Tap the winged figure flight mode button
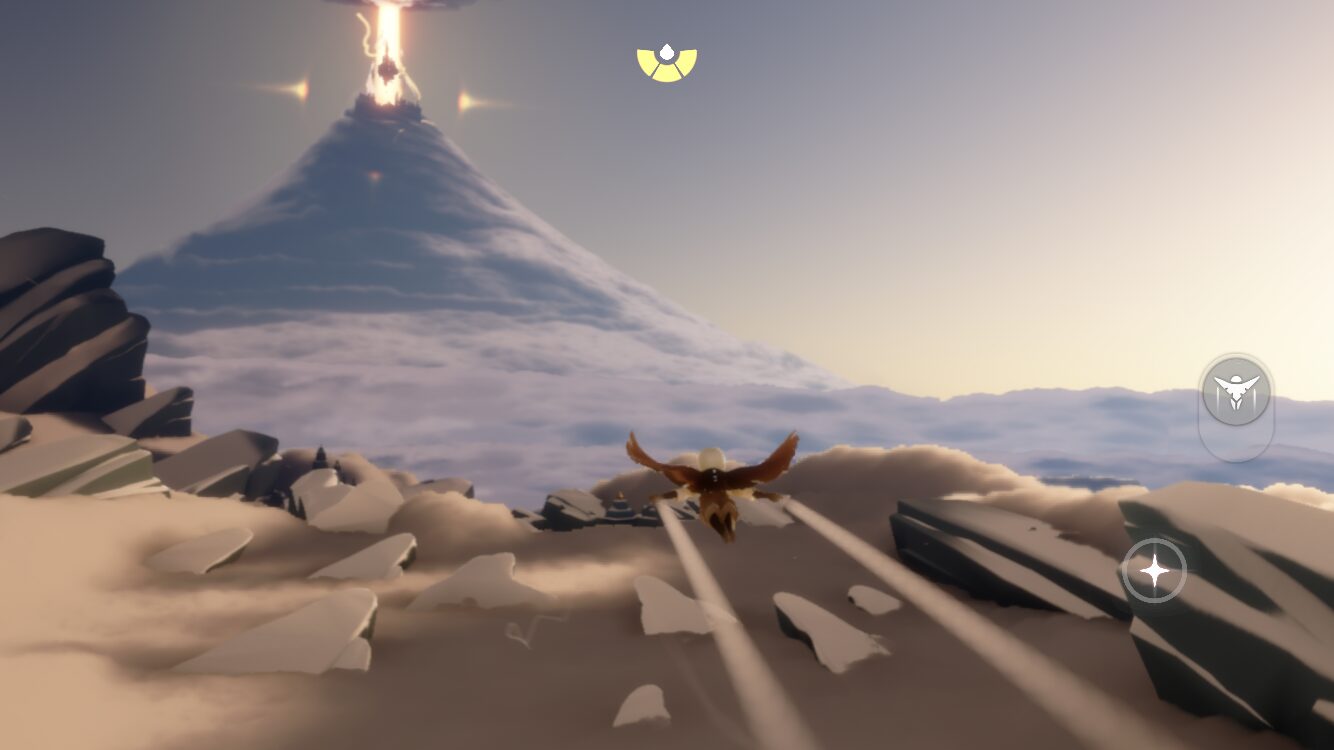Viewport: 1334px width, 750px height. 1236,391
